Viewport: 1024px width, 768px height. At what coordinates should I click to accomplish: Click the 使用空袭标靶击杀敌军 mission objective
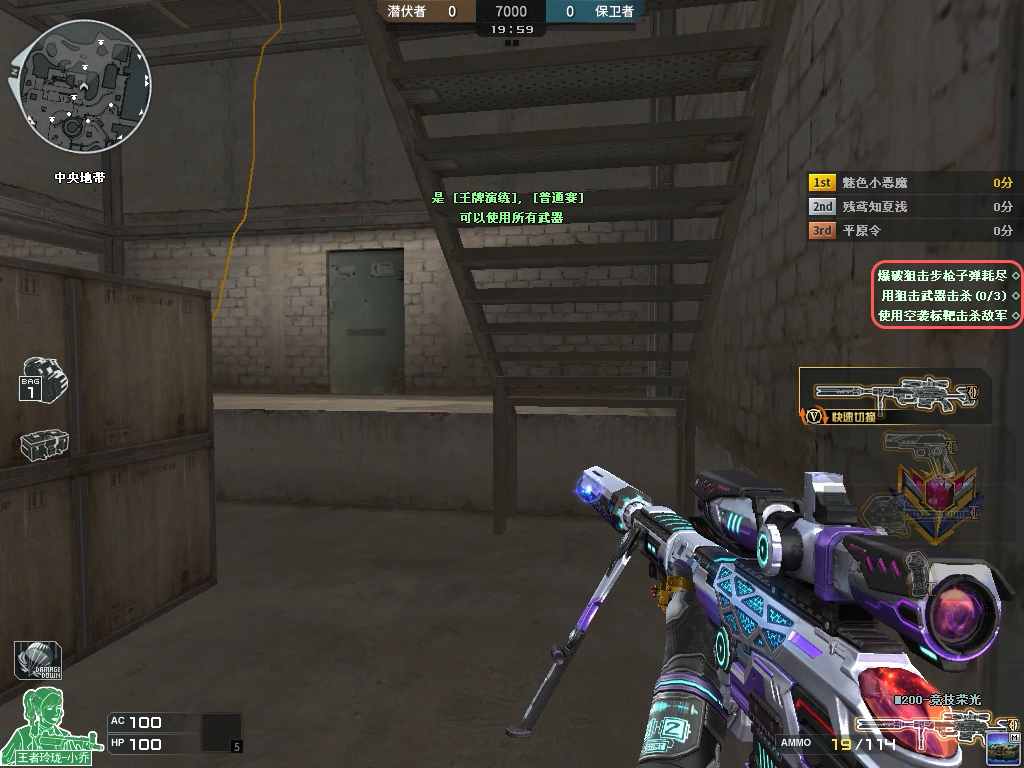942,316
